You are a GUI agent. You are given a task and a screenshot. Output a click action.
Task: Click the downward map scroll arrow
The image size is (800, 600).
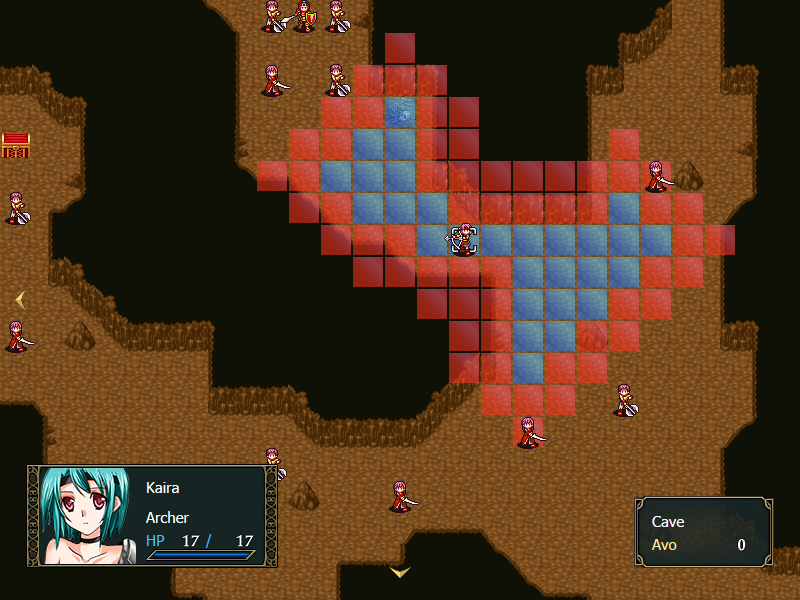[400, 573]
